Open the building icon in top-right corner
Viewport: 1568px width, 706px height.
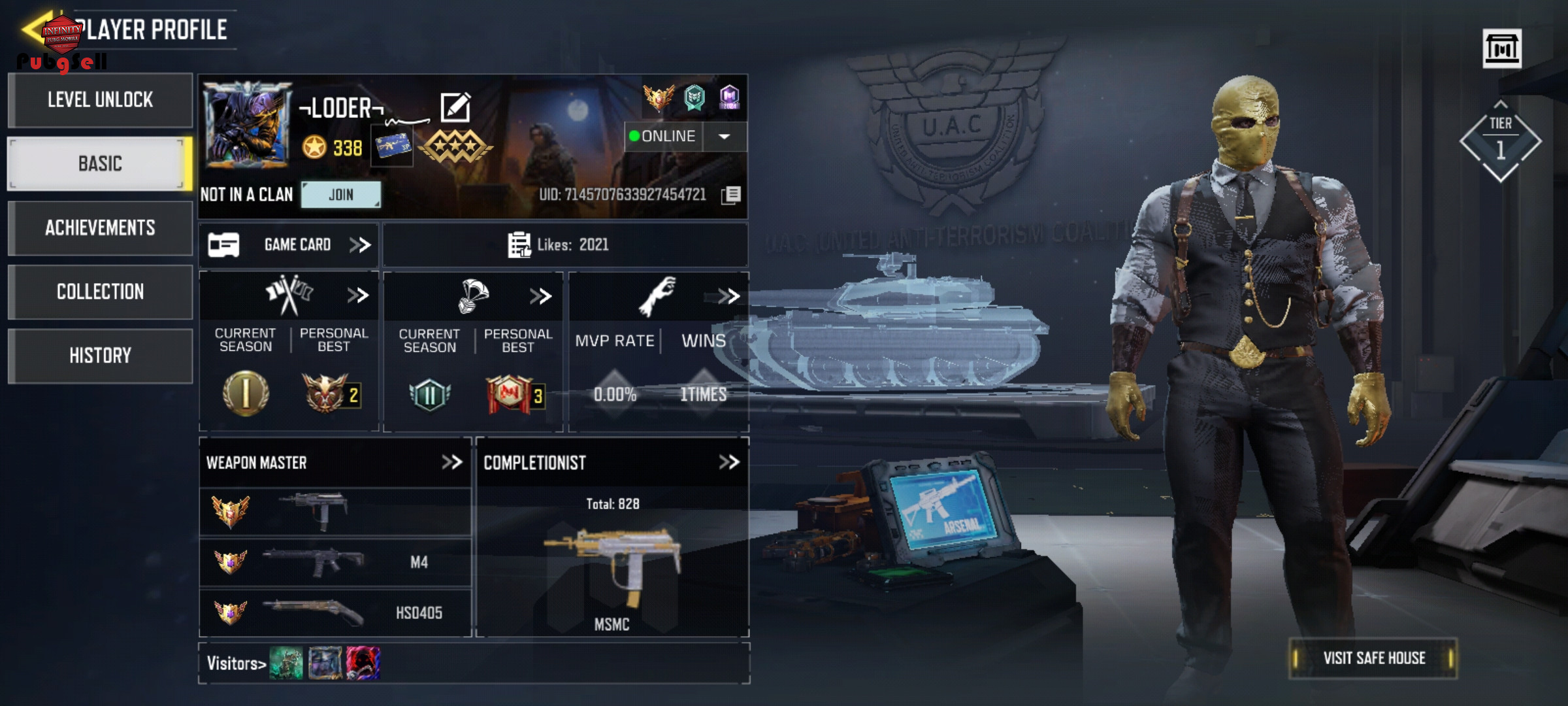1501,48
